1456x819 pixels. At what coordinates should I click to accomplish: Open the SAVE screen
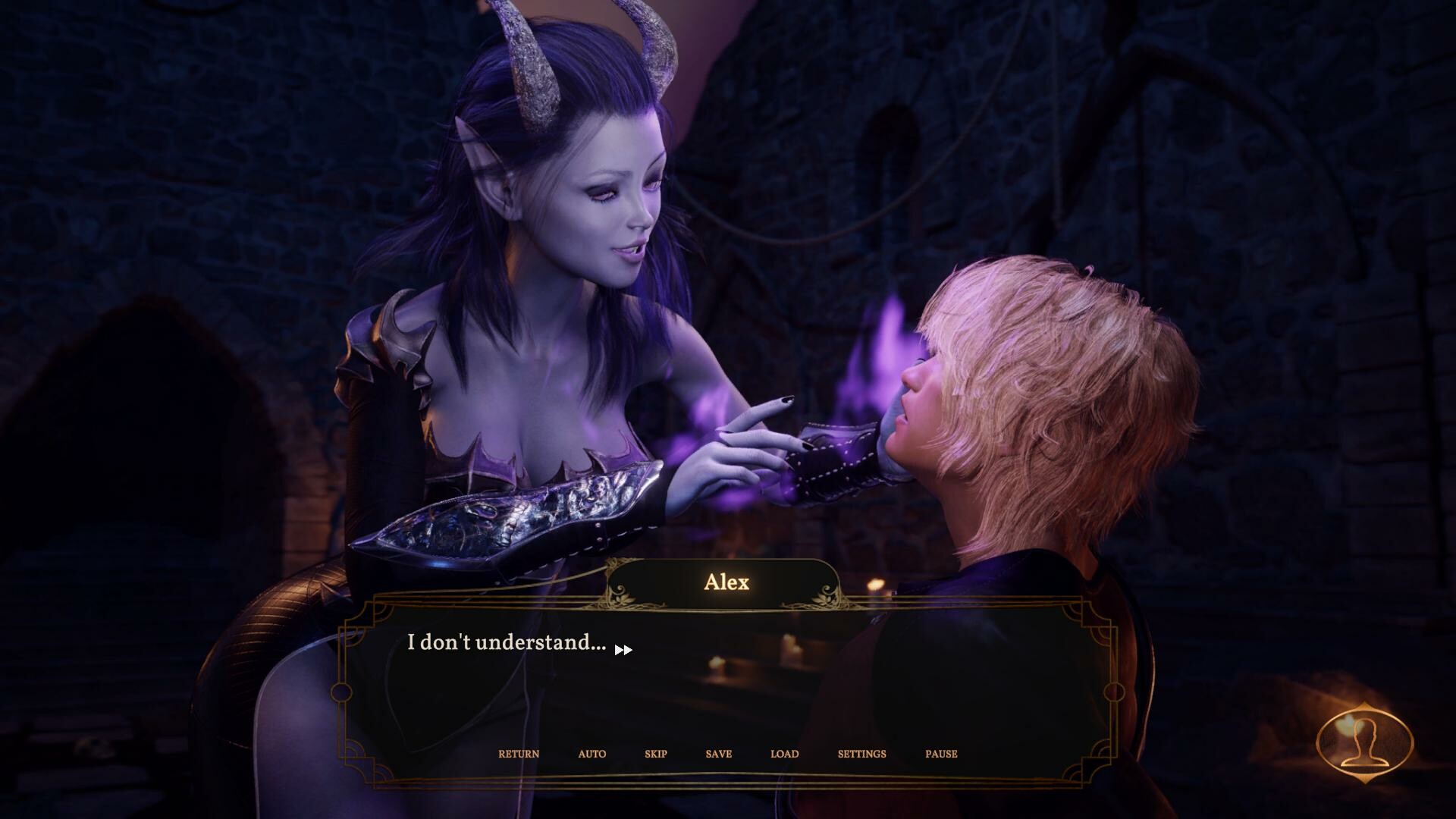pos(717,754)
